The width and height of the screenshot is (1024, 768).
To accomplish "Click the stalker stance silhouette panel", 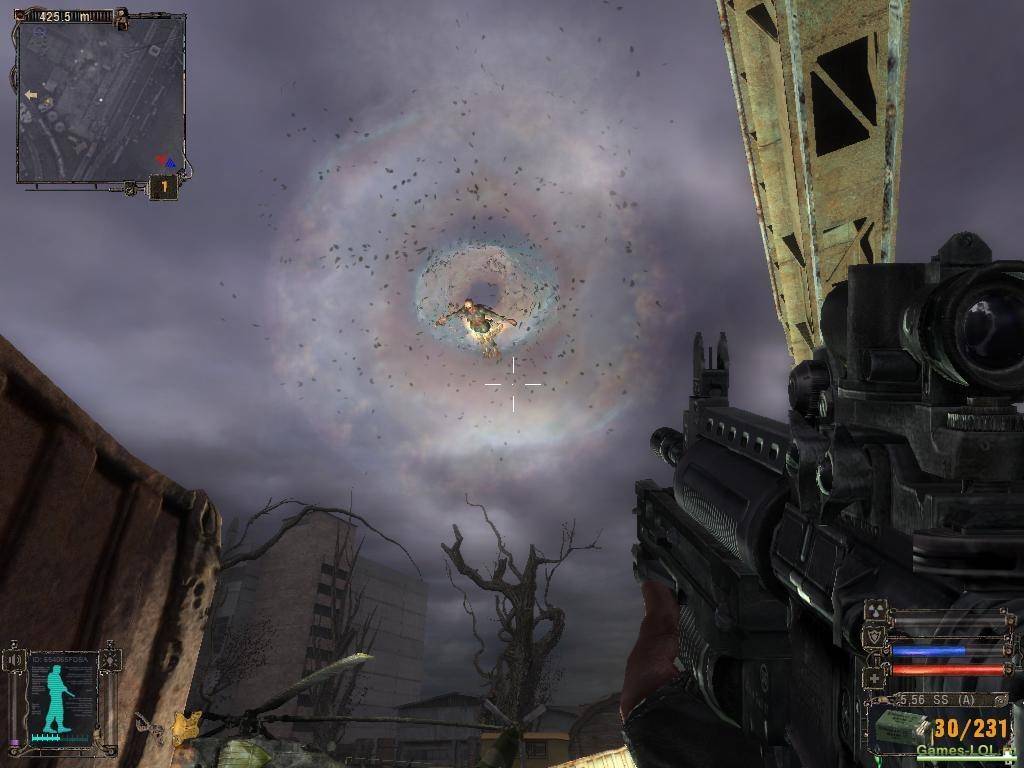I will click(x=61, y=697).
